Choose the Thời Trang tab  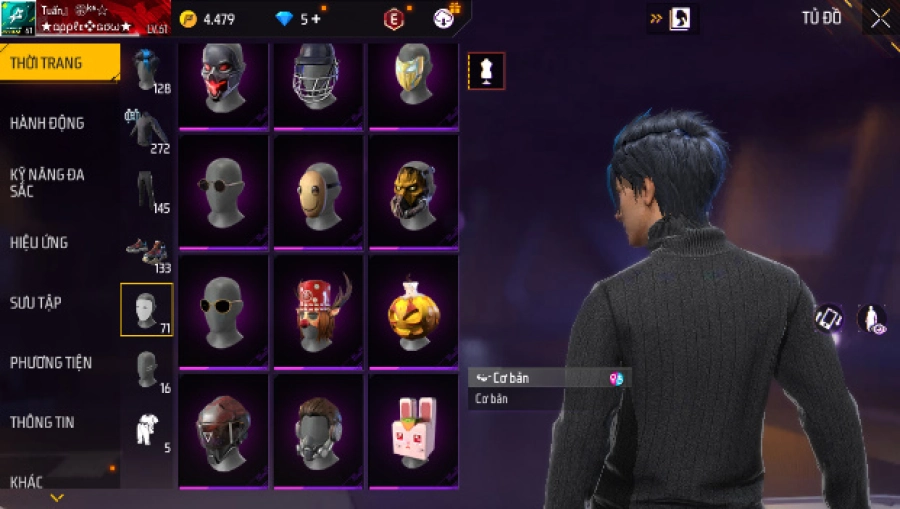46,63
